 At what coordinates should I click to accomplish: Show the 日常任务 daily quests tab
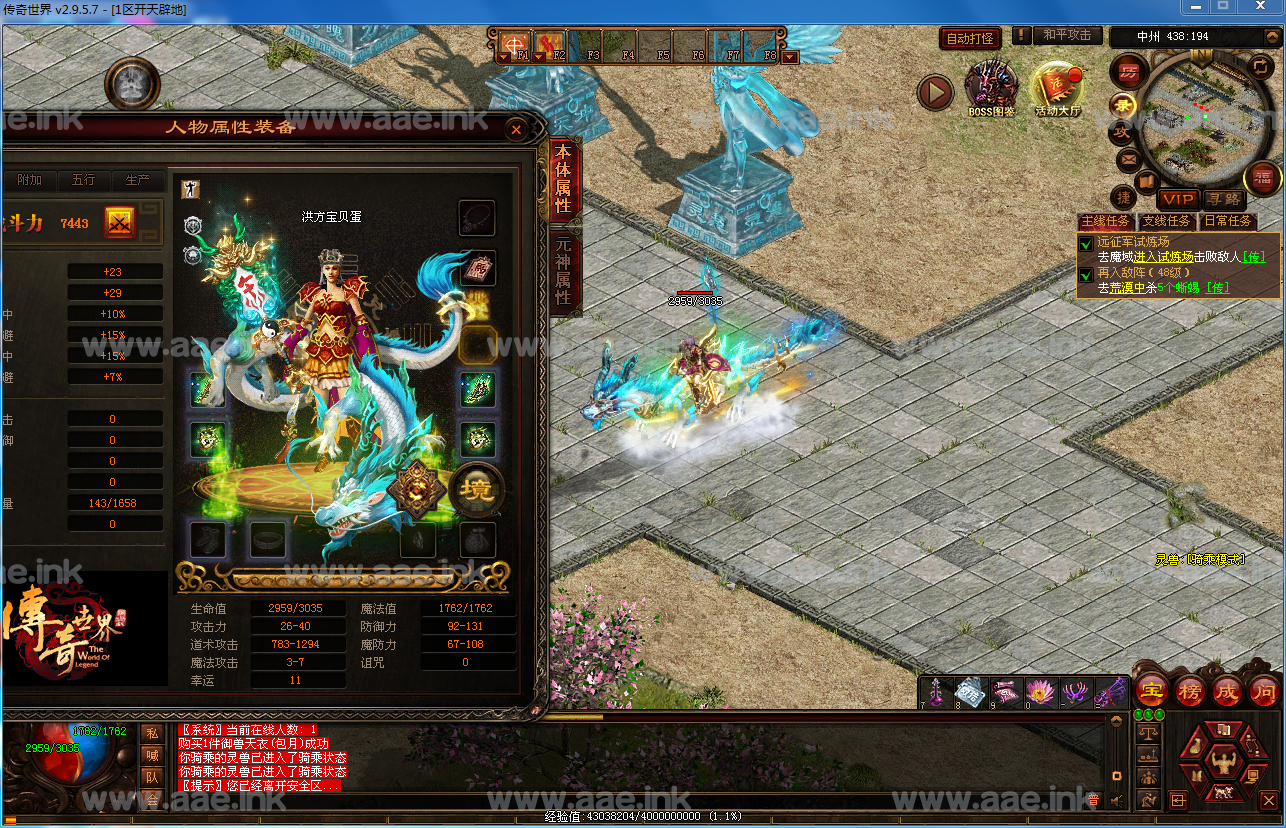point(1226,221)
